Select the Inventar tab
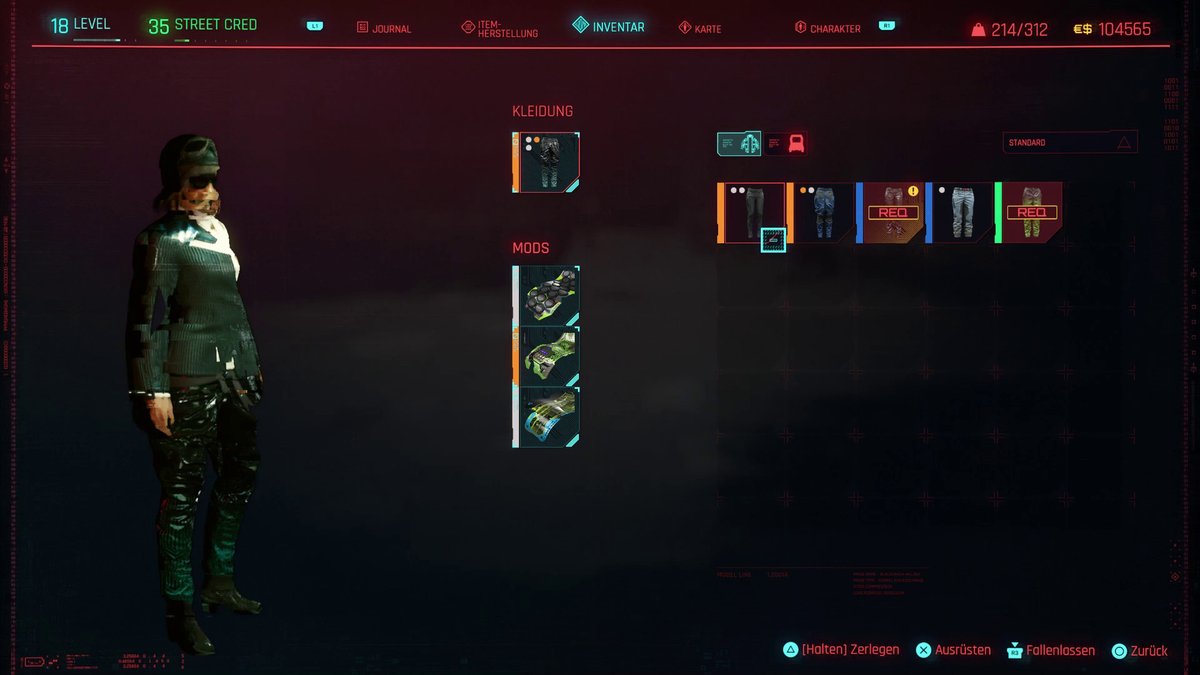Viewport: 1200px width, 675px height. pos(609,27)
